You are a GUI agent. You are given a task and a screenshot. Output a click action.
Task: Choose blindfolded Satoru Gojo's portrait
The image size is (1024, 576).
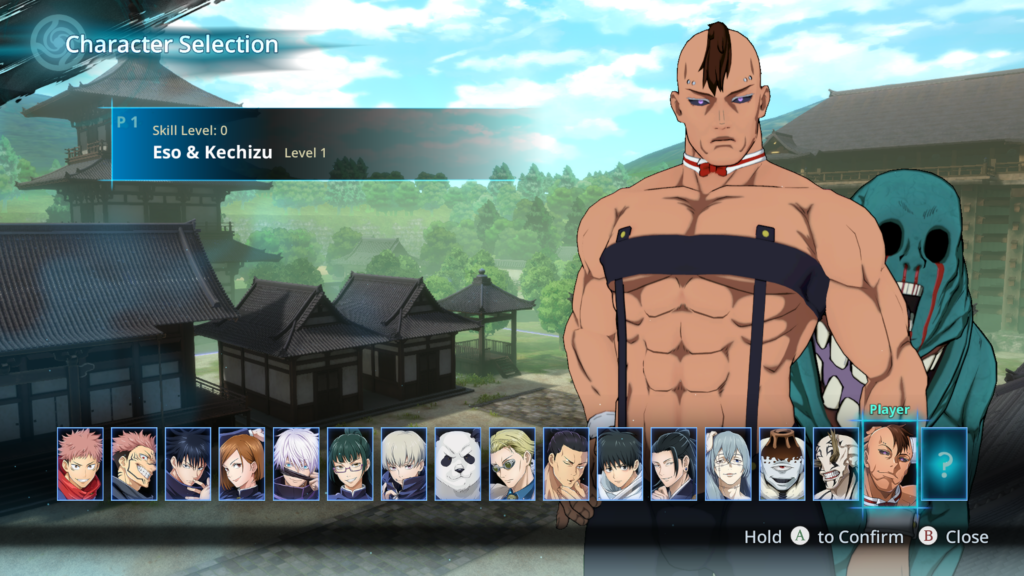[x=297, y=464]
